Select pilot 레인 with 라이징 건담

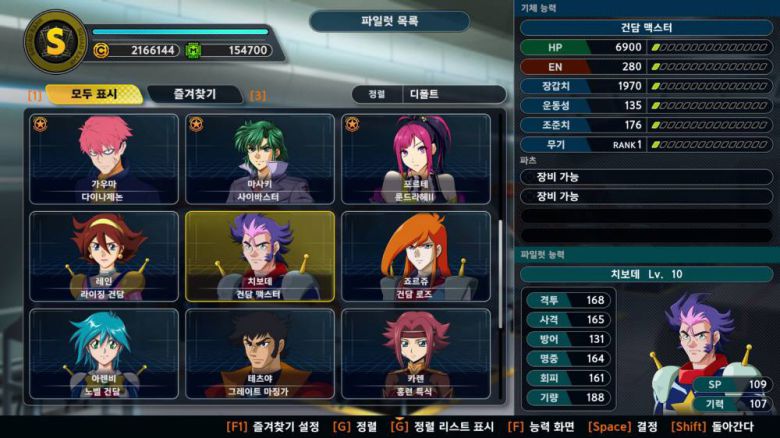(104, 257)
